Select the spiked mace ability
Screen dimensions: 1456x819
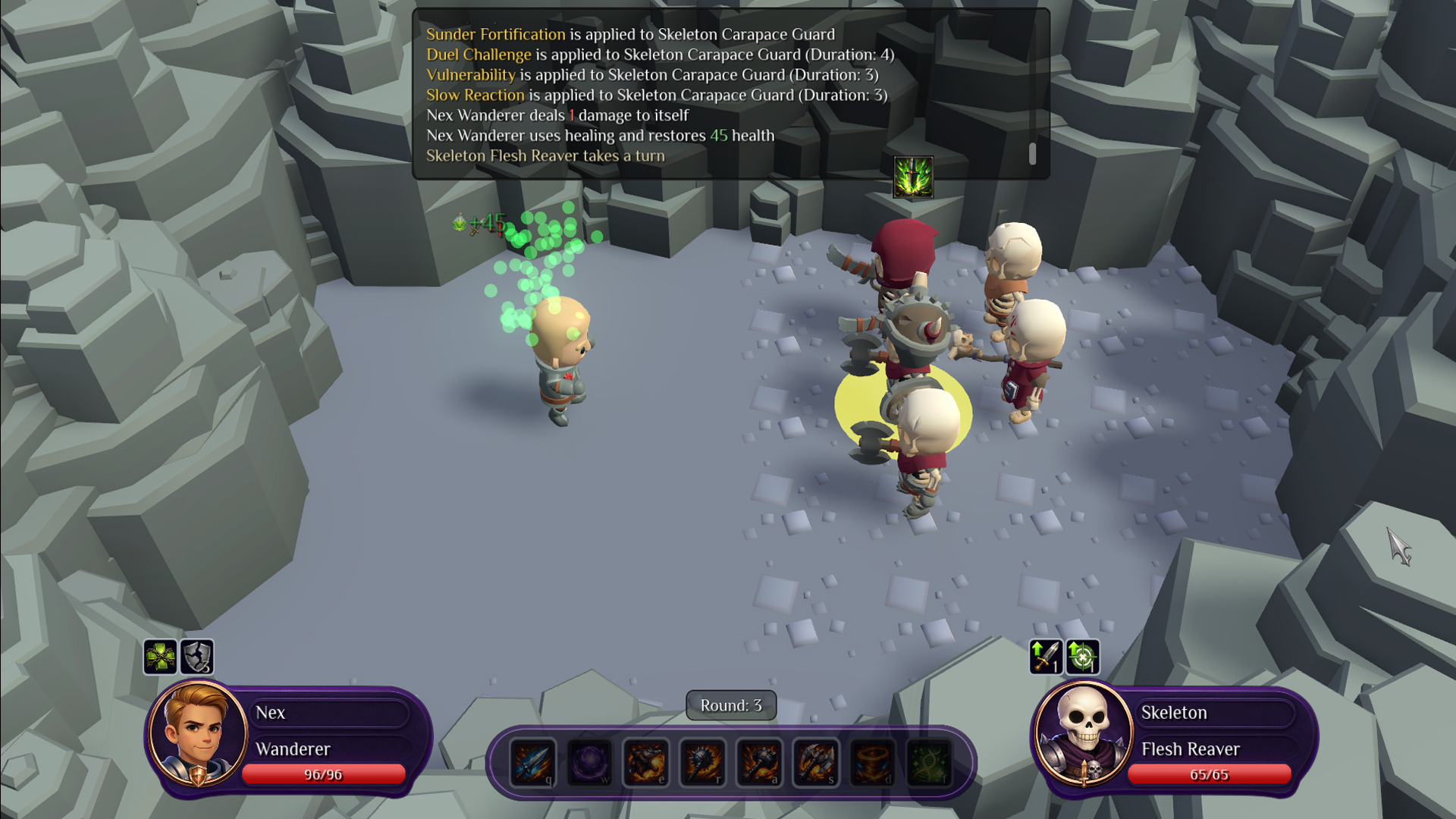click(703, 762)
